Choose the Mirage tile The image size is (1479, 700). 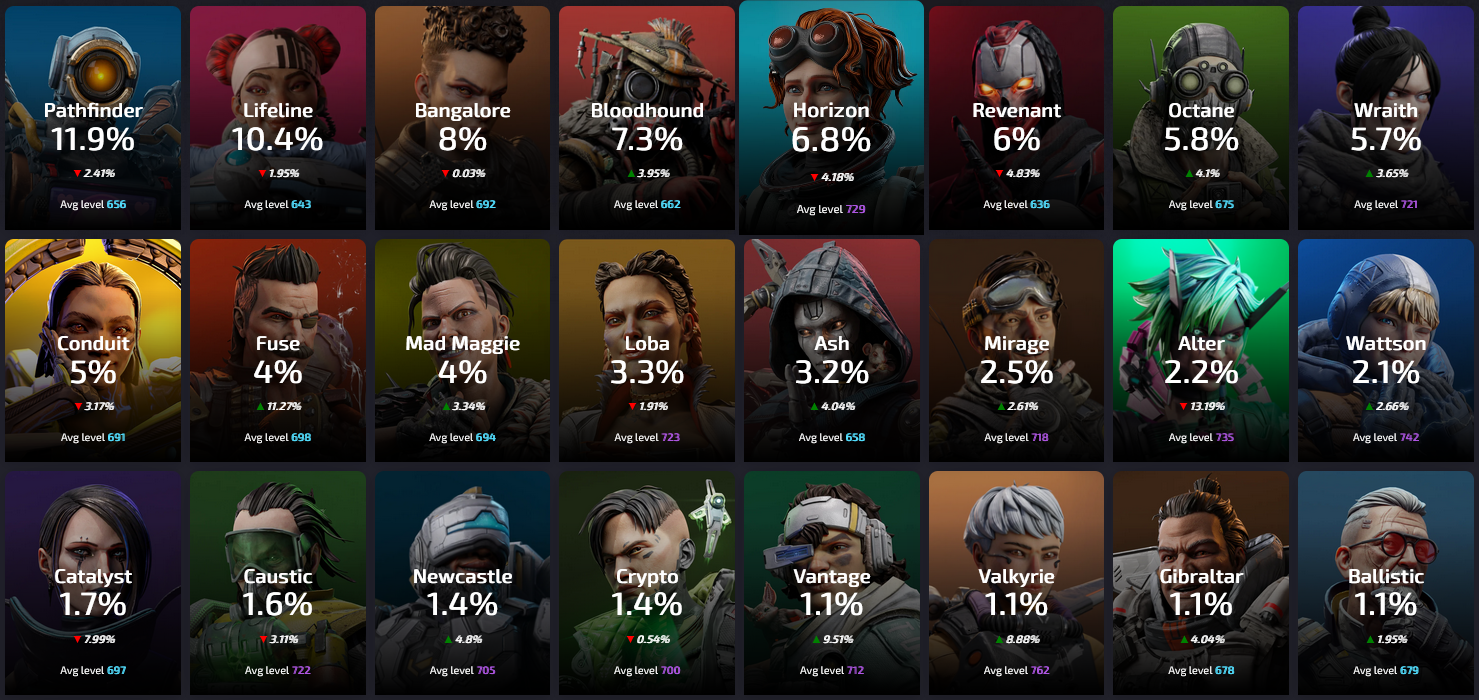coord(1016,351)
